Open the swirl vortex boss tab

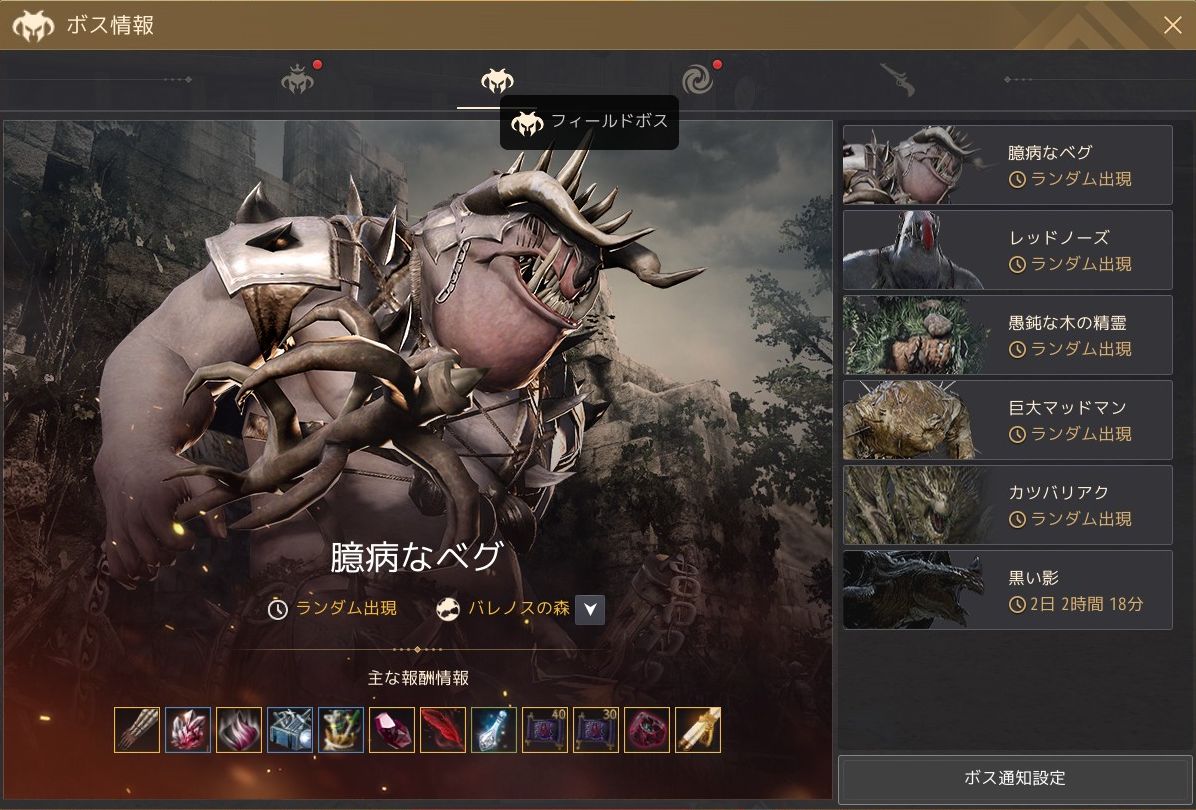[x=697, y=80]
